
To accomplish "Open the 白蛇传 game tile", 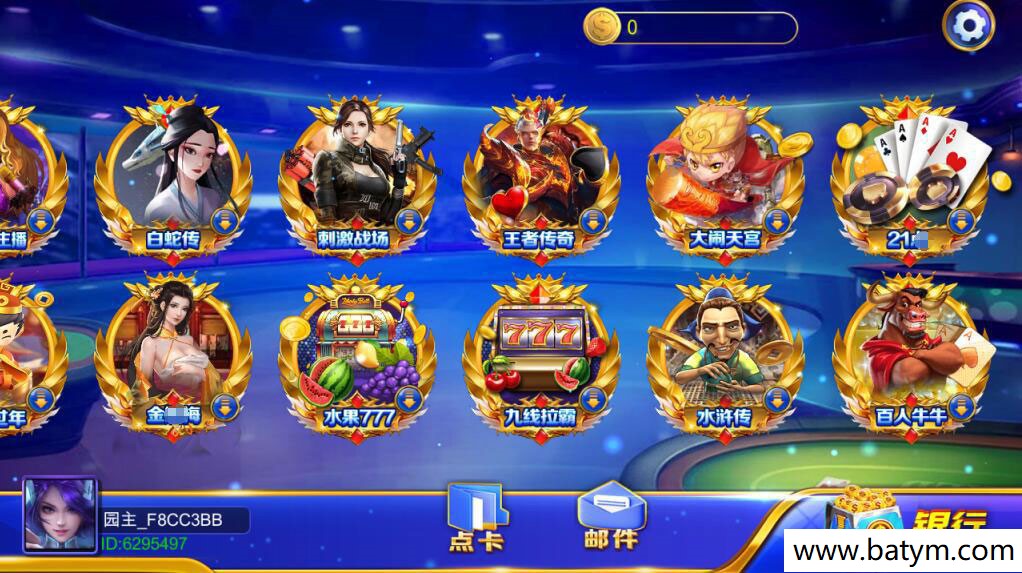I will [172, 177].
